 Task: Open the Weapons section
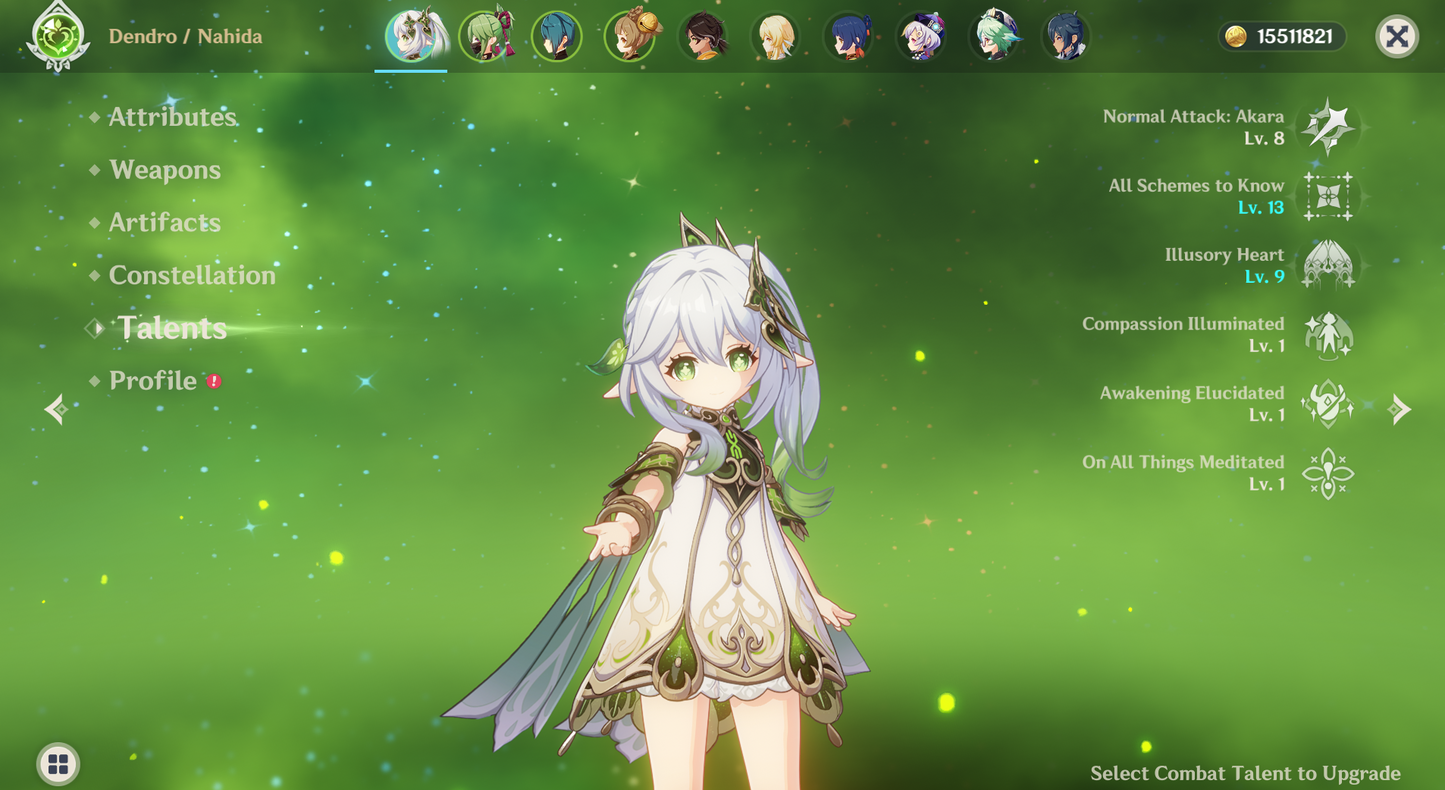tap(165, 170)
